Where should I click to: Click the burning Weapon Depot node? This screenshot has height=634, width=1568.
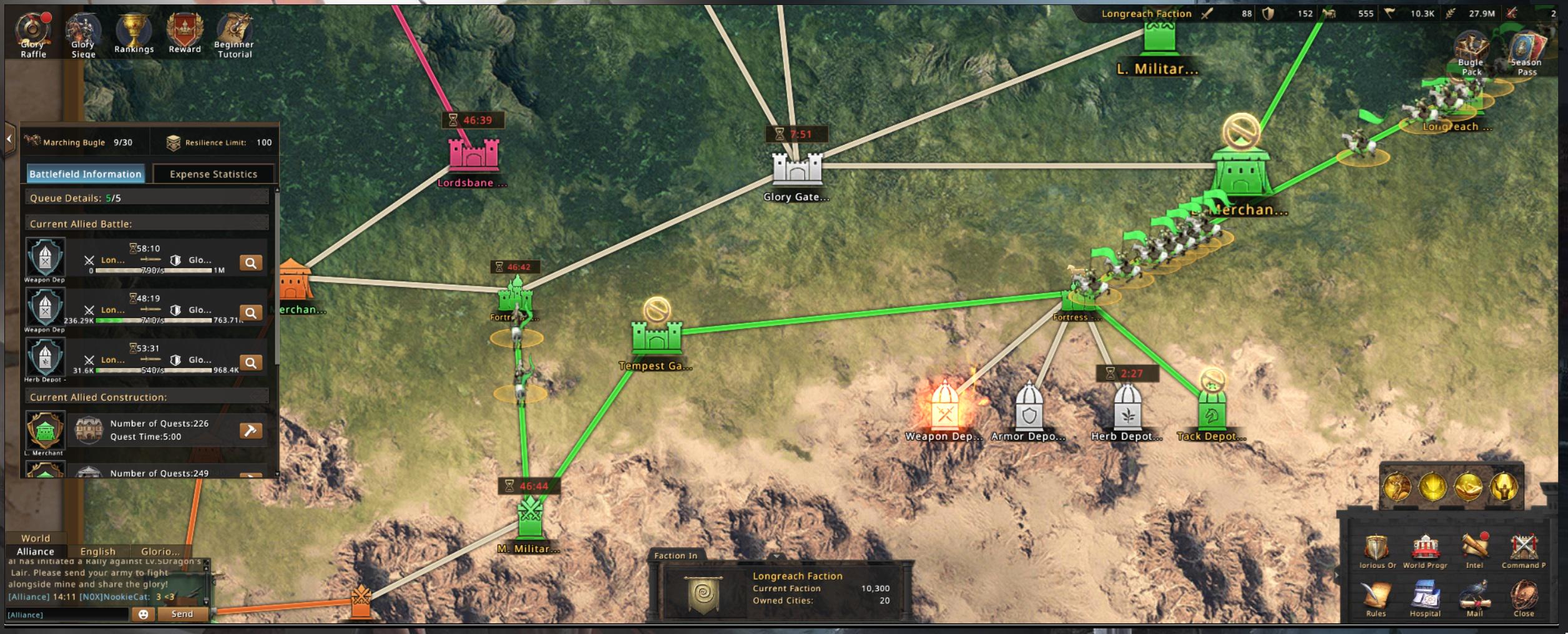pos(944,409)
